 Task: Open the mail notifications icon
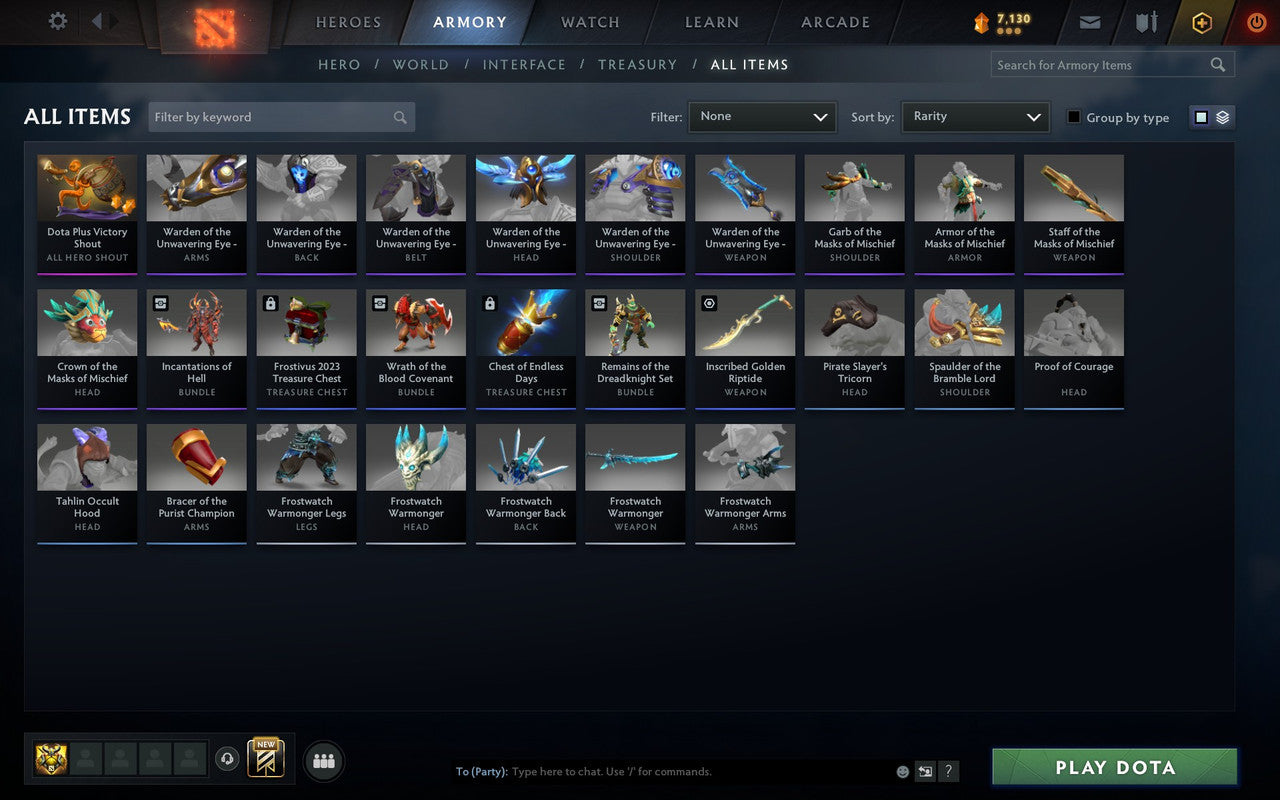pos(1089,22)
